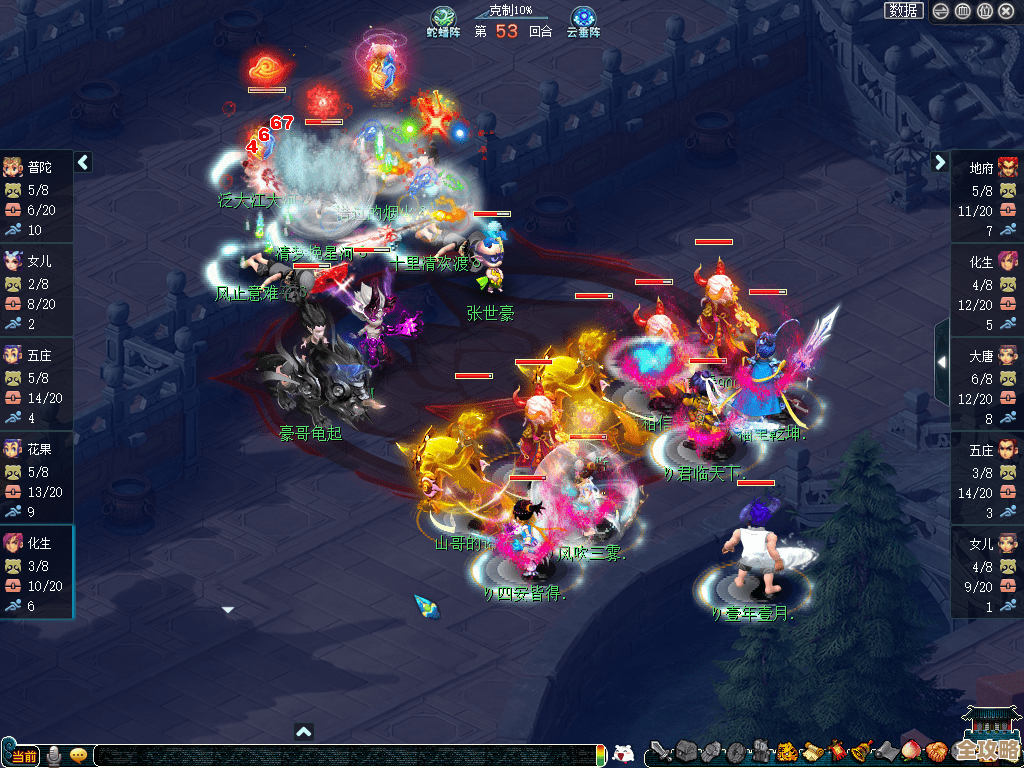The image size is (1024, 768).
Task: Toggle the 位 position display button
Action: click(x=985, y=11)
